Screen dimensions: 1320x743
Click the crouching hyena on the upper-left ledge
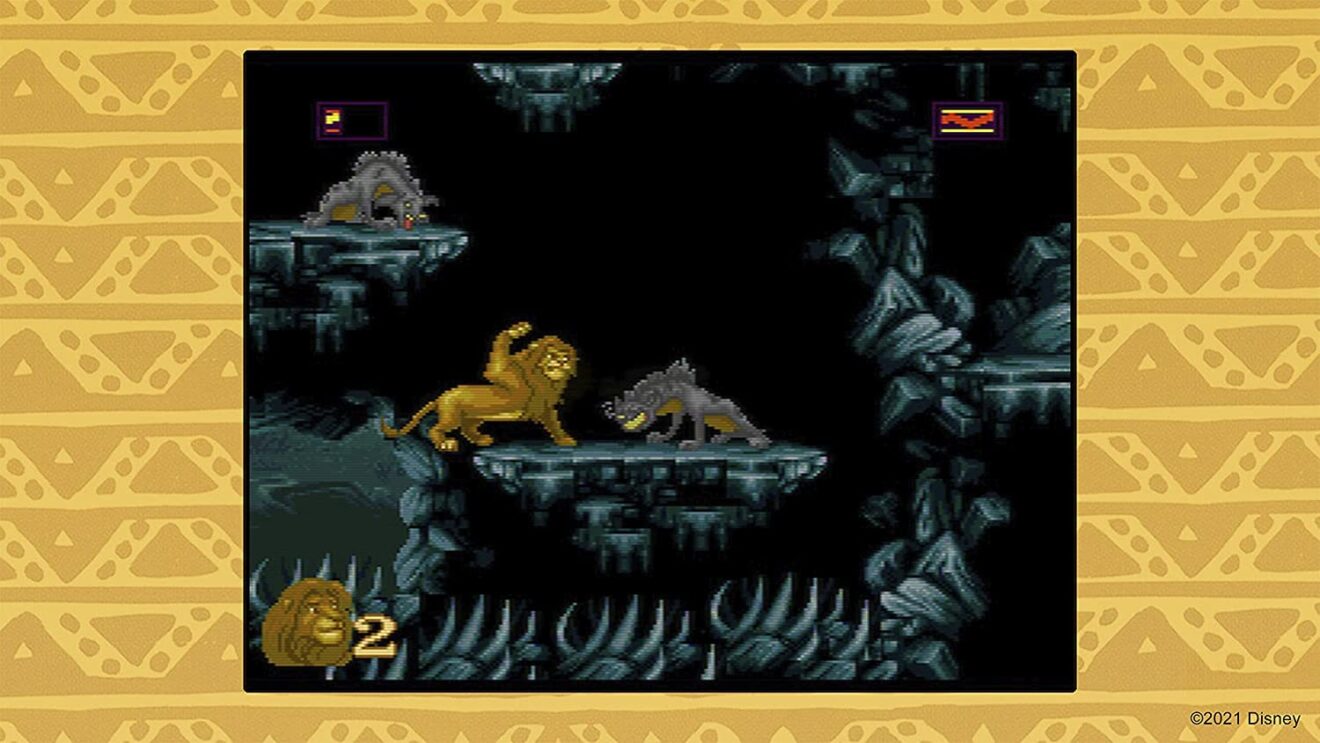point(375,190)
